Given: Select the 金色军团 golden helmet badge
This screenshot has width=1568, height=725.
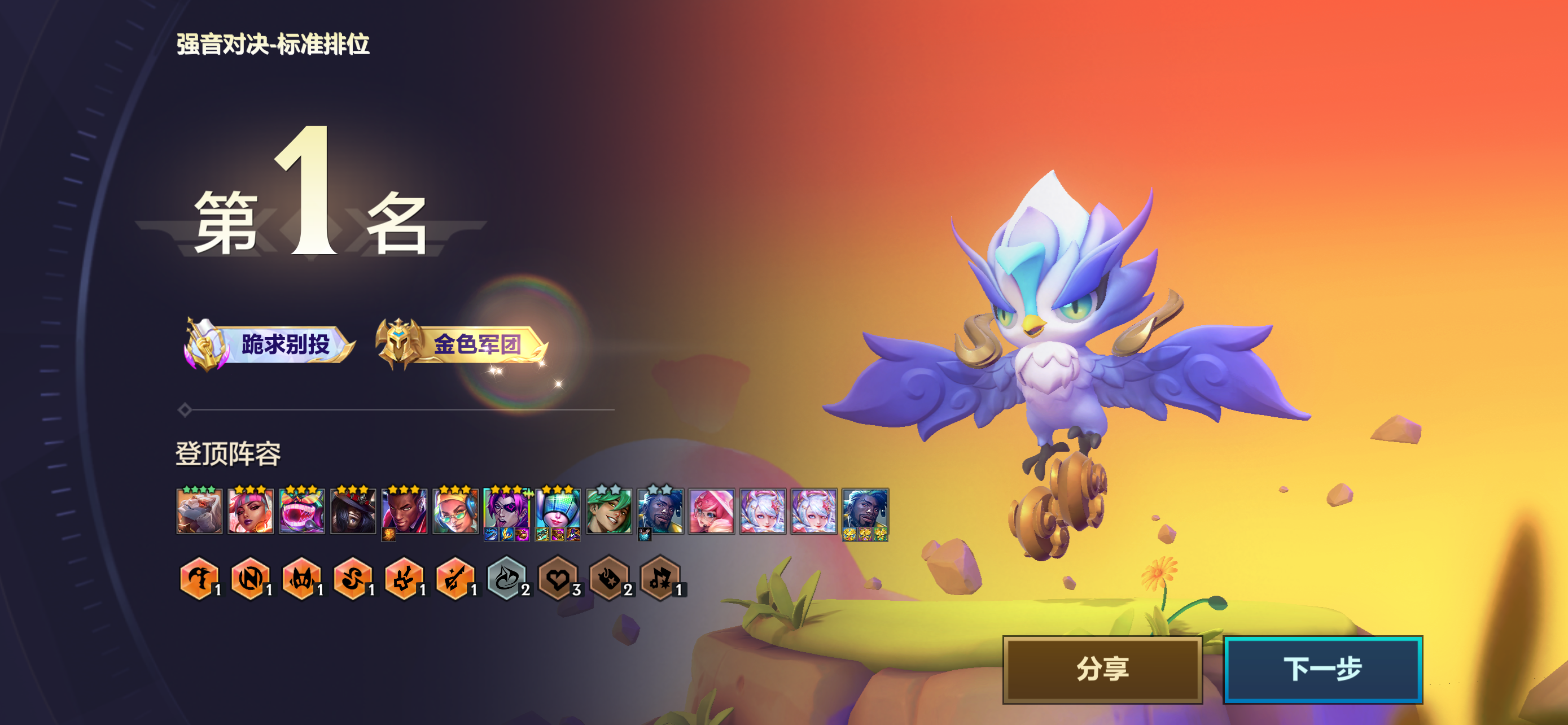Looking at the screenshot, I should click(x=461, y=344).
